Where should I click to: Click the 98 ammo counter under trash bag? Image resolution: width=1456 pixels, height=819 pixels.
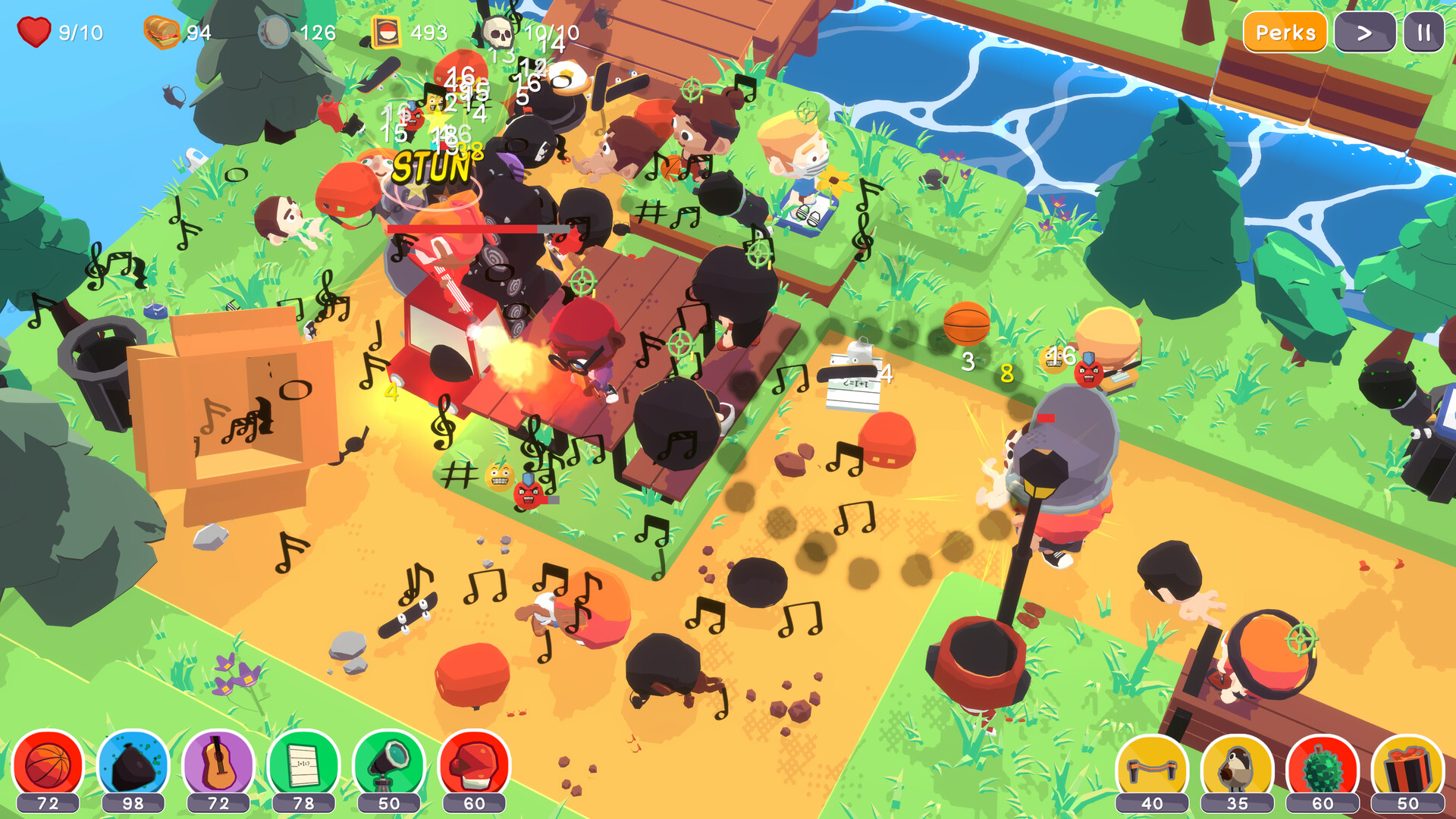[x=131, y=802]
